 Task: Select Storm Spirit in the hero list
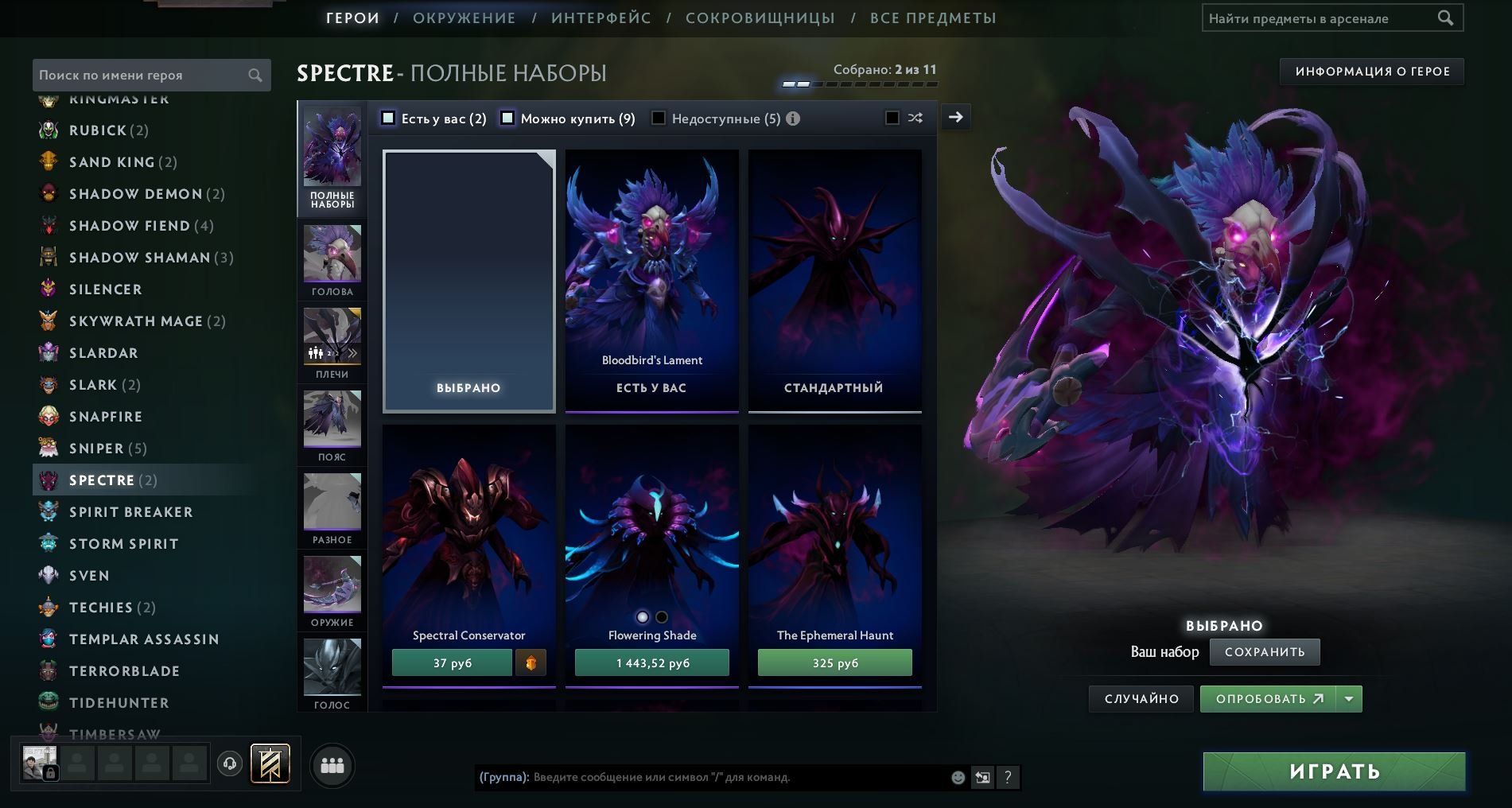[123, 544]
